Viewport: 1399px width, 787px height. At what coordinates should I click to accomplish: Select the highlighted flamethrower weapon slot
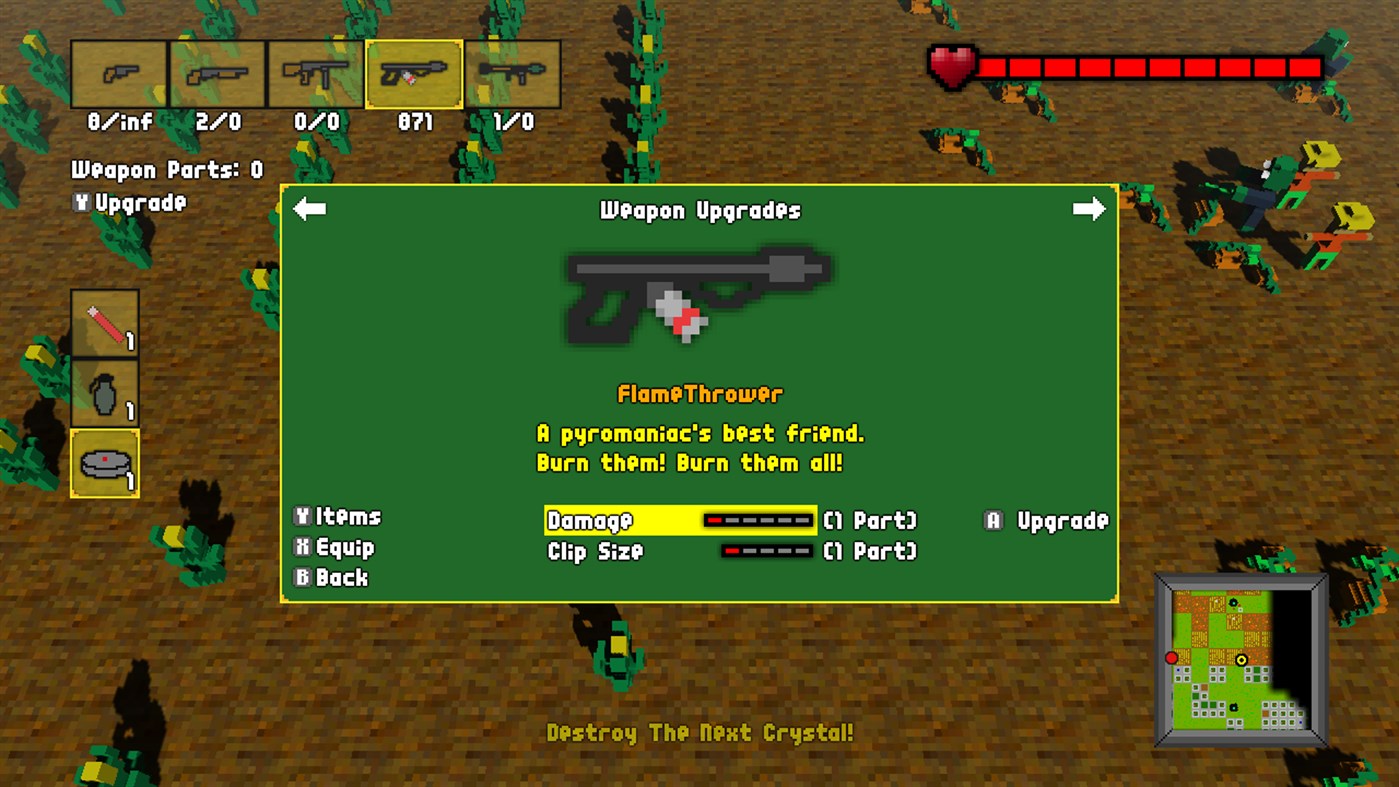414,73
